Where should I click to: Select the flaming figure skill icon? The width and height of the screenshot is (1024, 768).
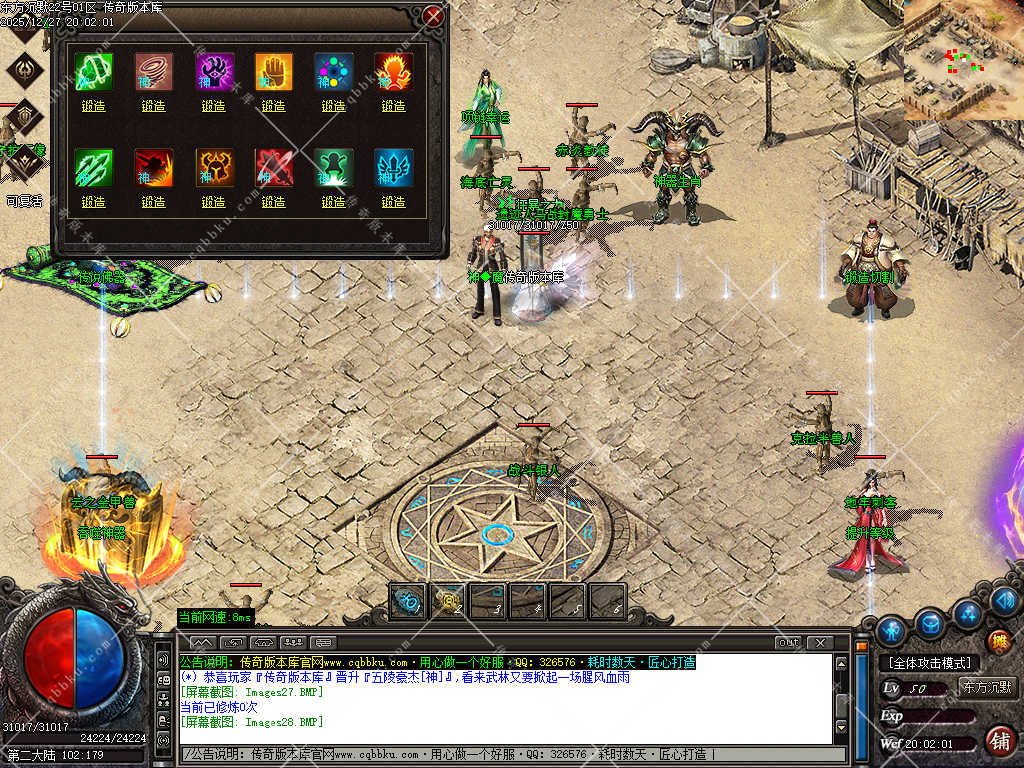[x=393, y=72]
